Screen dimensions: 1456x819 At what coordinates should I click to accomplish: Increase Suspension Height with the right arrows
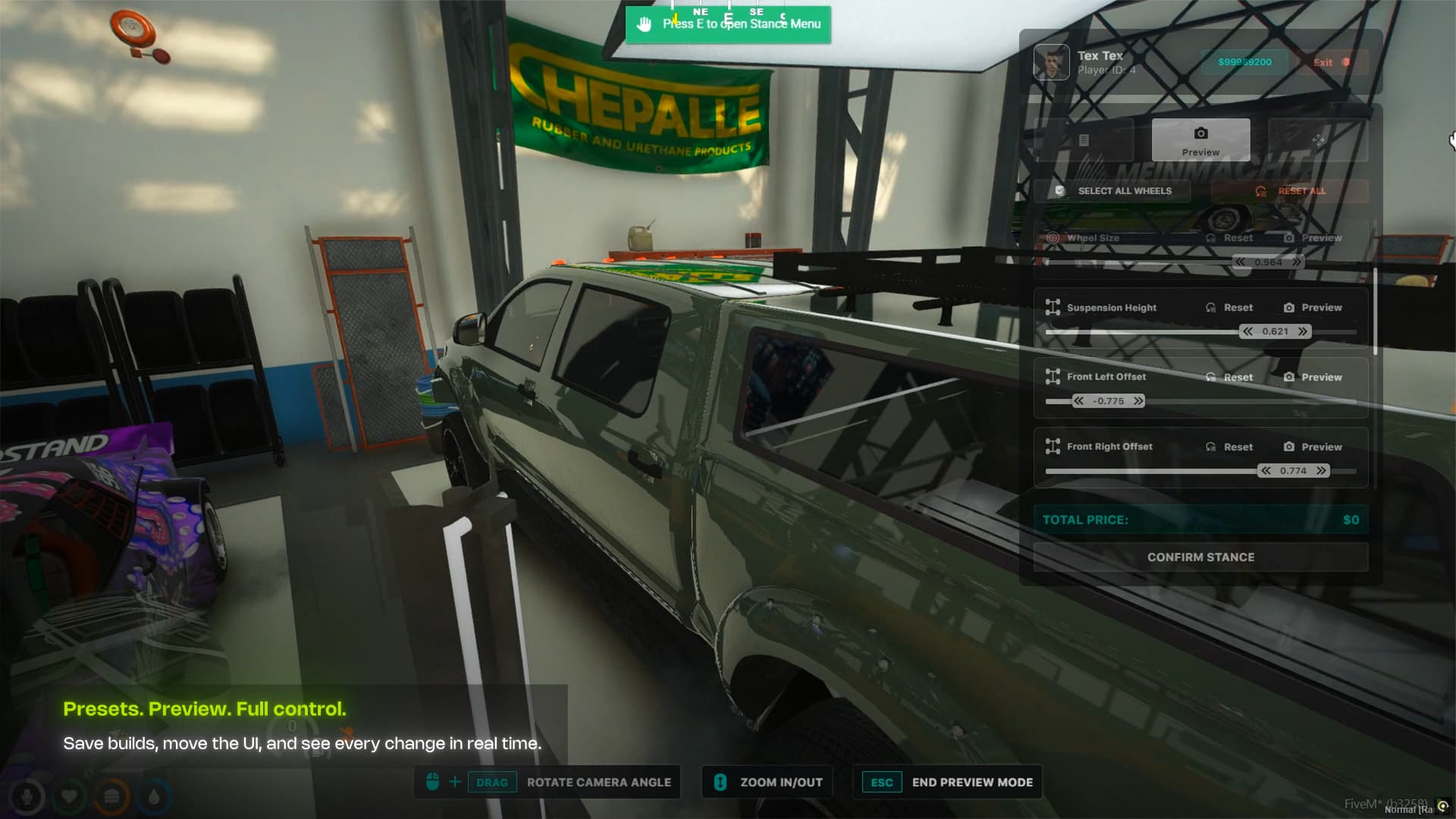click(1302, 332)
